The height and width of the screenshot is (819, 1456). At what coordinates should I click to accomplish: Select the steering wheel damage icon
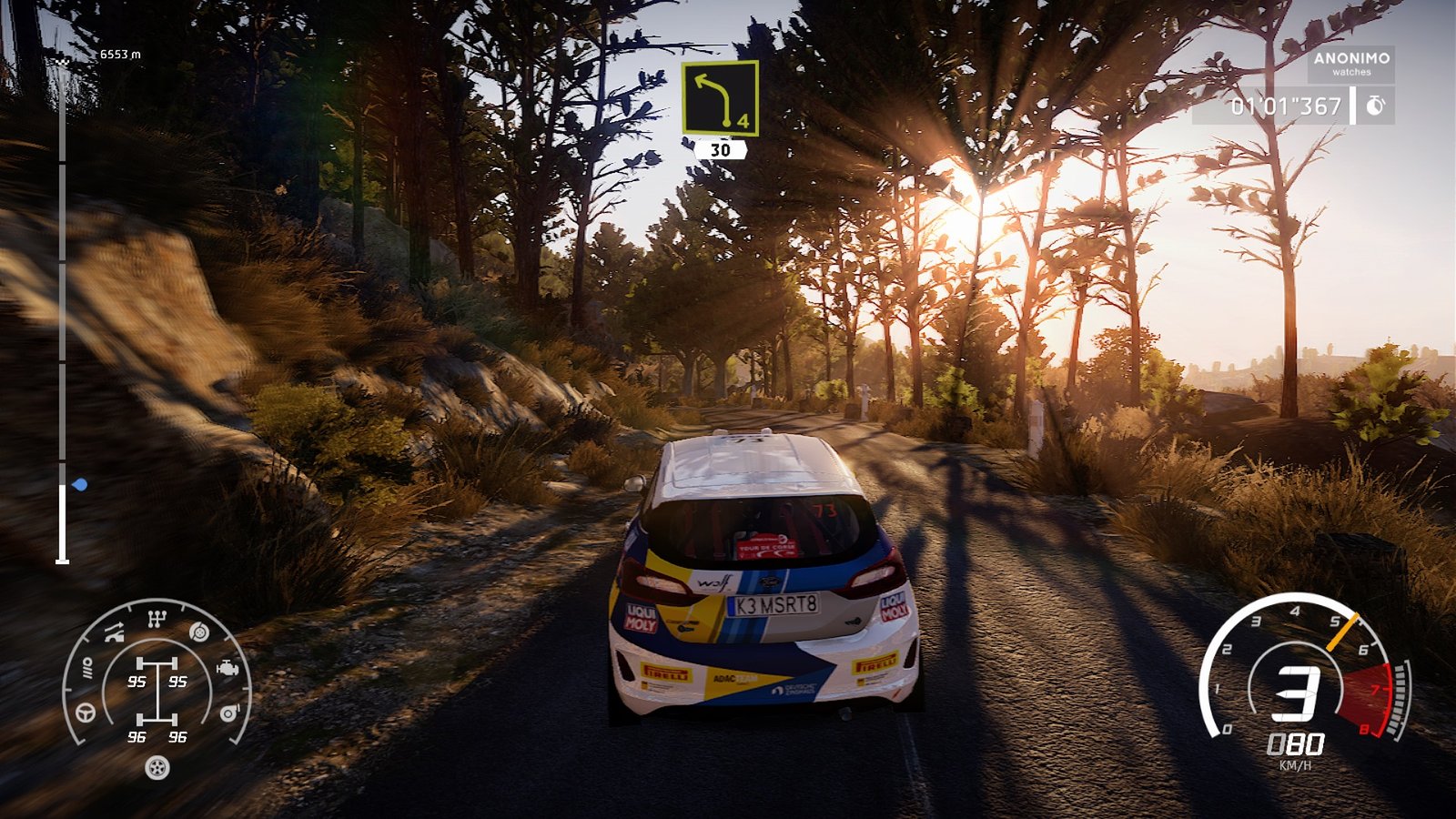tap(85, 713)
